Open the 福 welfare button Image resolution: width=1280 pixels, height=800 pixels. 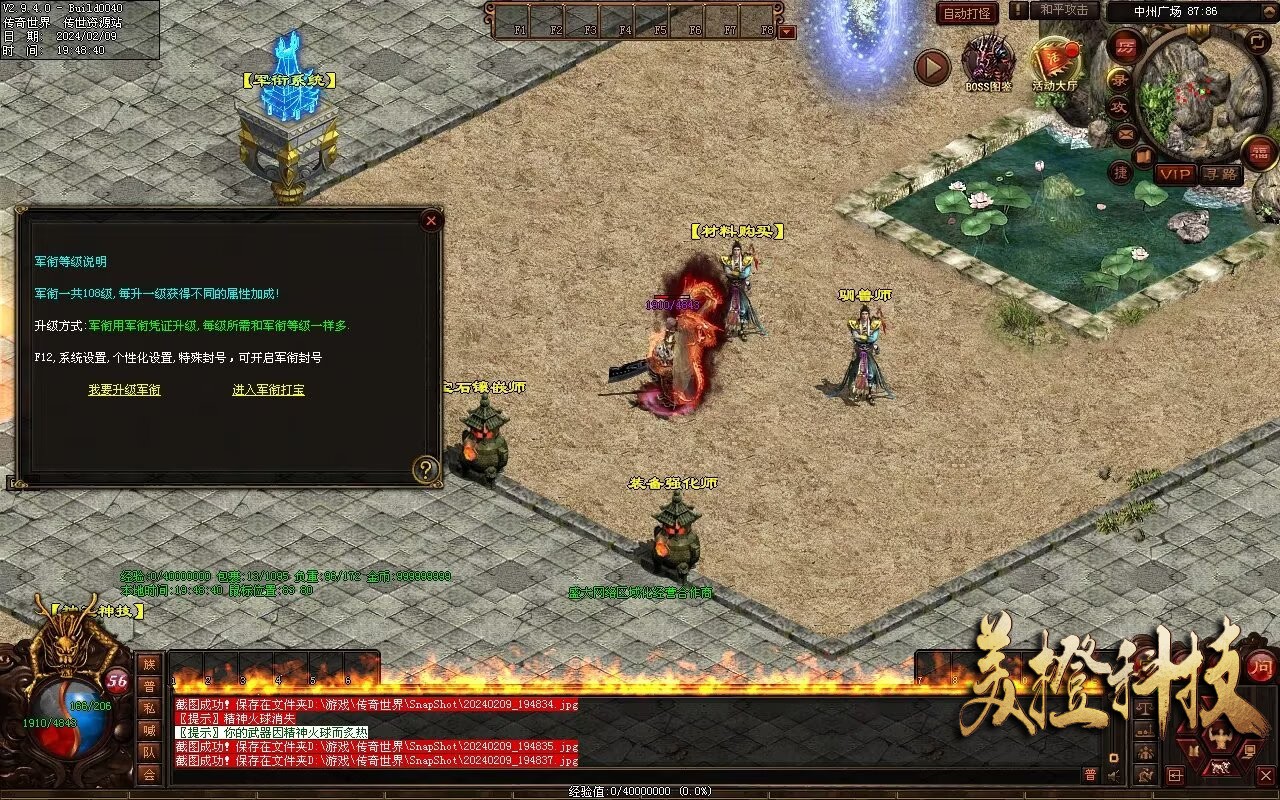(x=1259, y=152)
